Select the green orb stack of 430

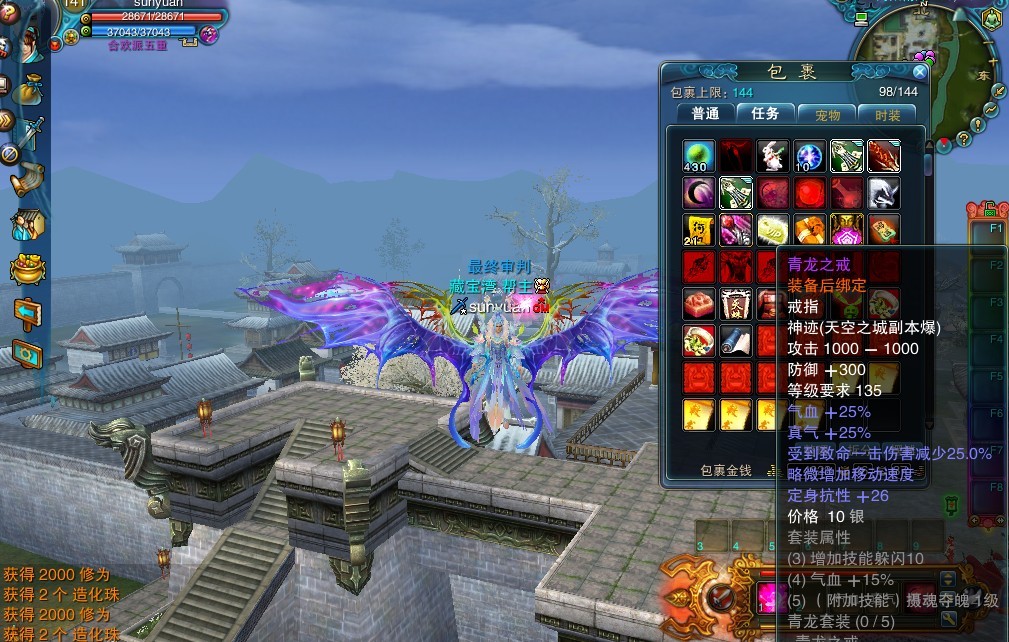coord(699,156)
